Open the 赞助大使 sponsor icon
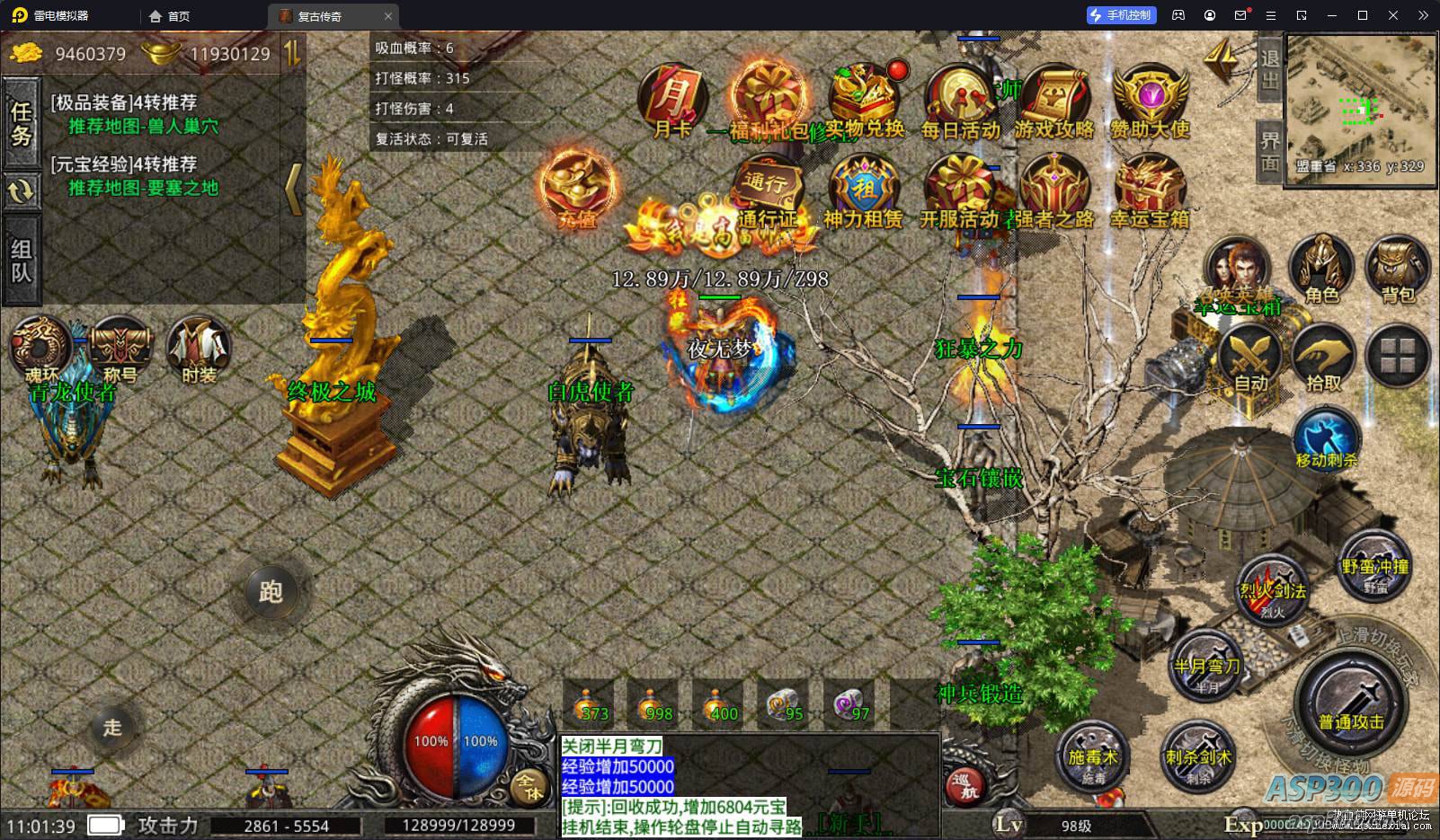 [x=1150, y=101]
